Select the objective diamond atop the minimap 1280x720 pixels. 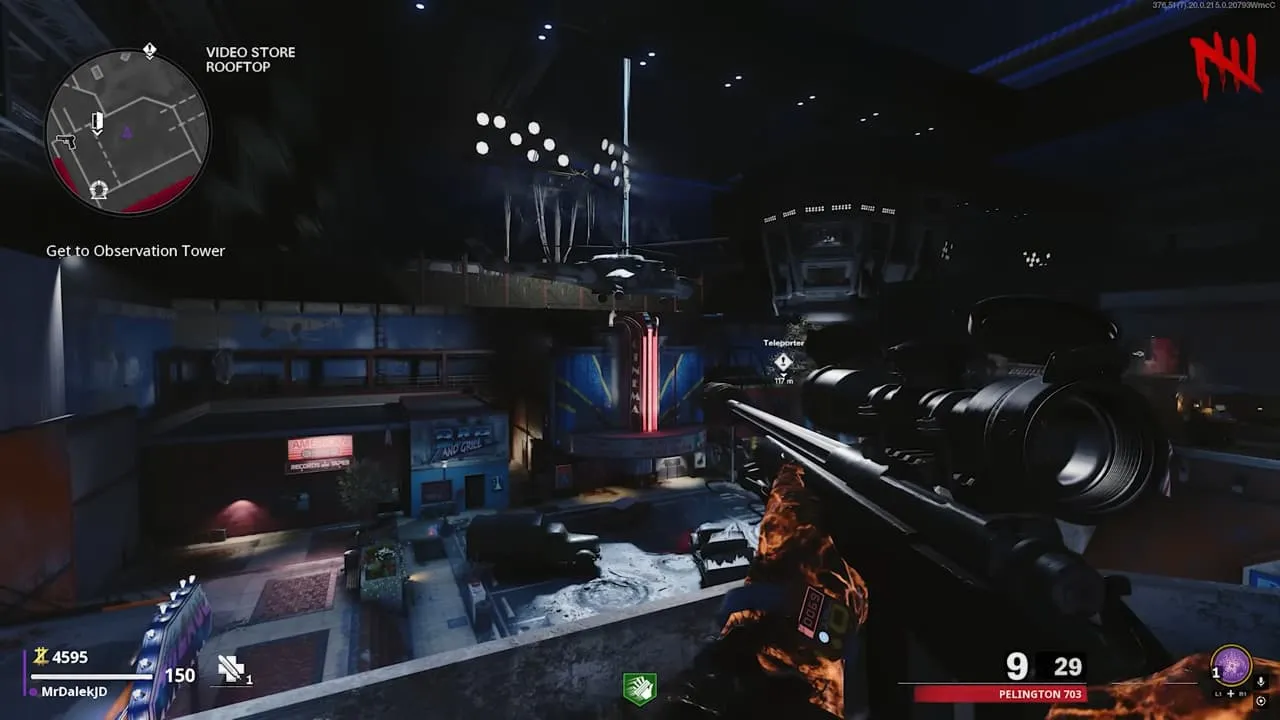149,50
